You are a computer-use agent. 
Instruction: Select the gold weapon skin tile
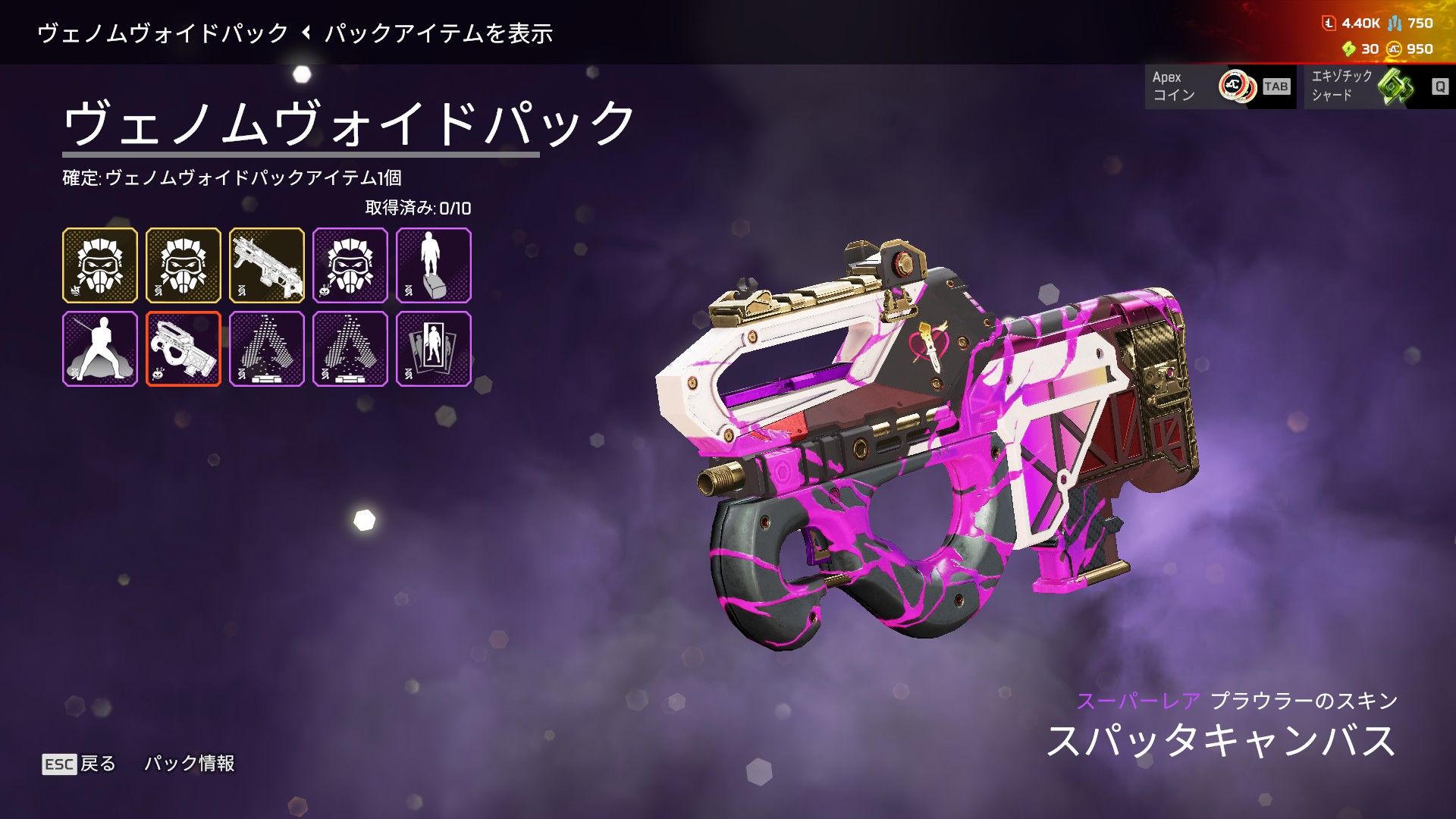click(x=267, y=265)
